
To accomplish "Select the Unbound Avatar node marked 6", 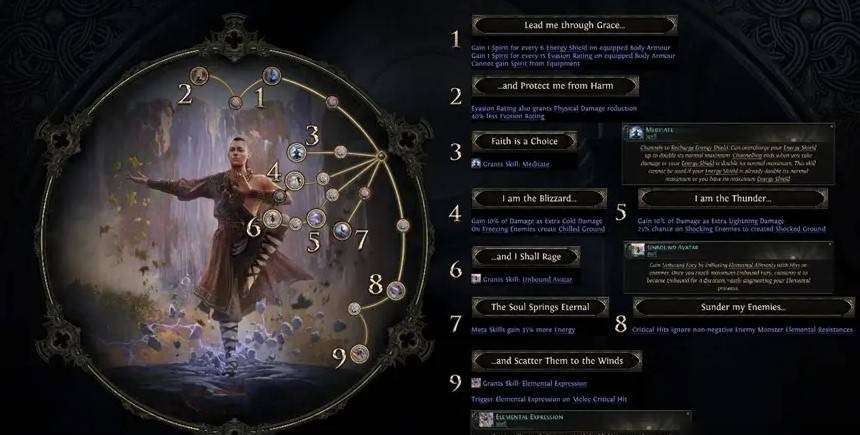I will click(x=272, y=218).
